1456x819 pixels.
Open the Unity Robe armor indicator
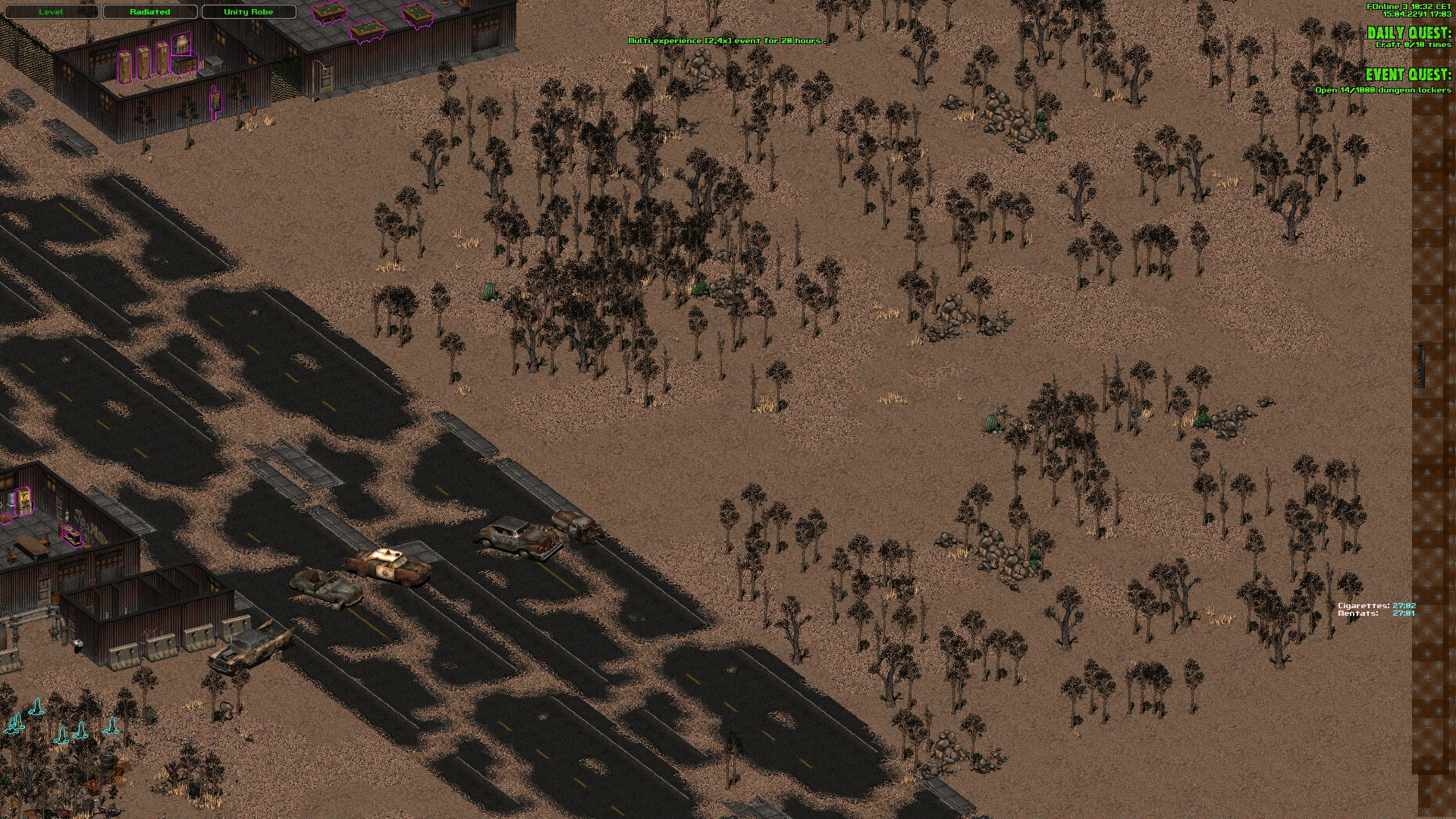248,12
